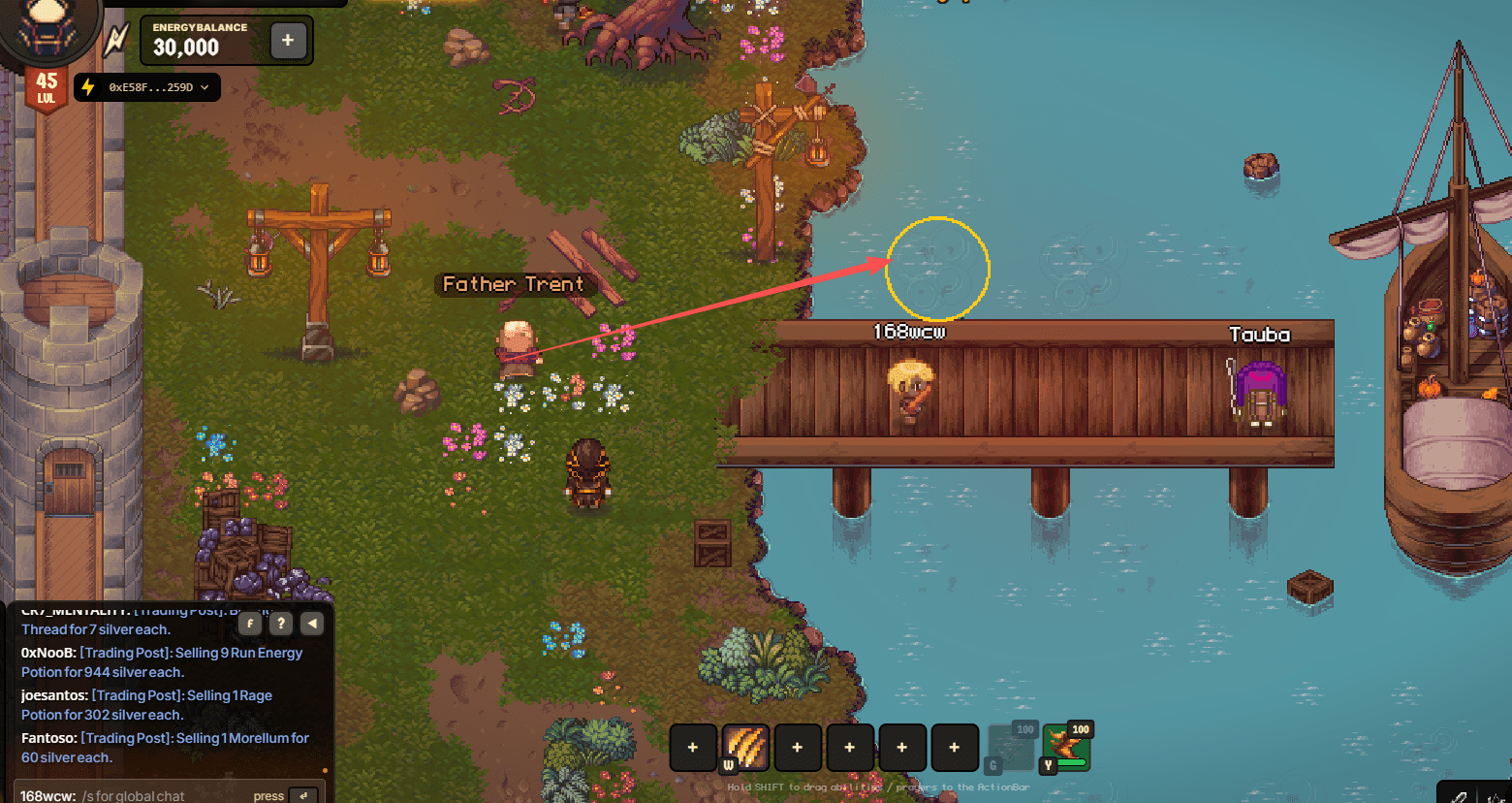This screenshot has height=803, width=1512.
Task: Open the 0xE58F...259D wallet dropdown
Action: coord(147,87)
